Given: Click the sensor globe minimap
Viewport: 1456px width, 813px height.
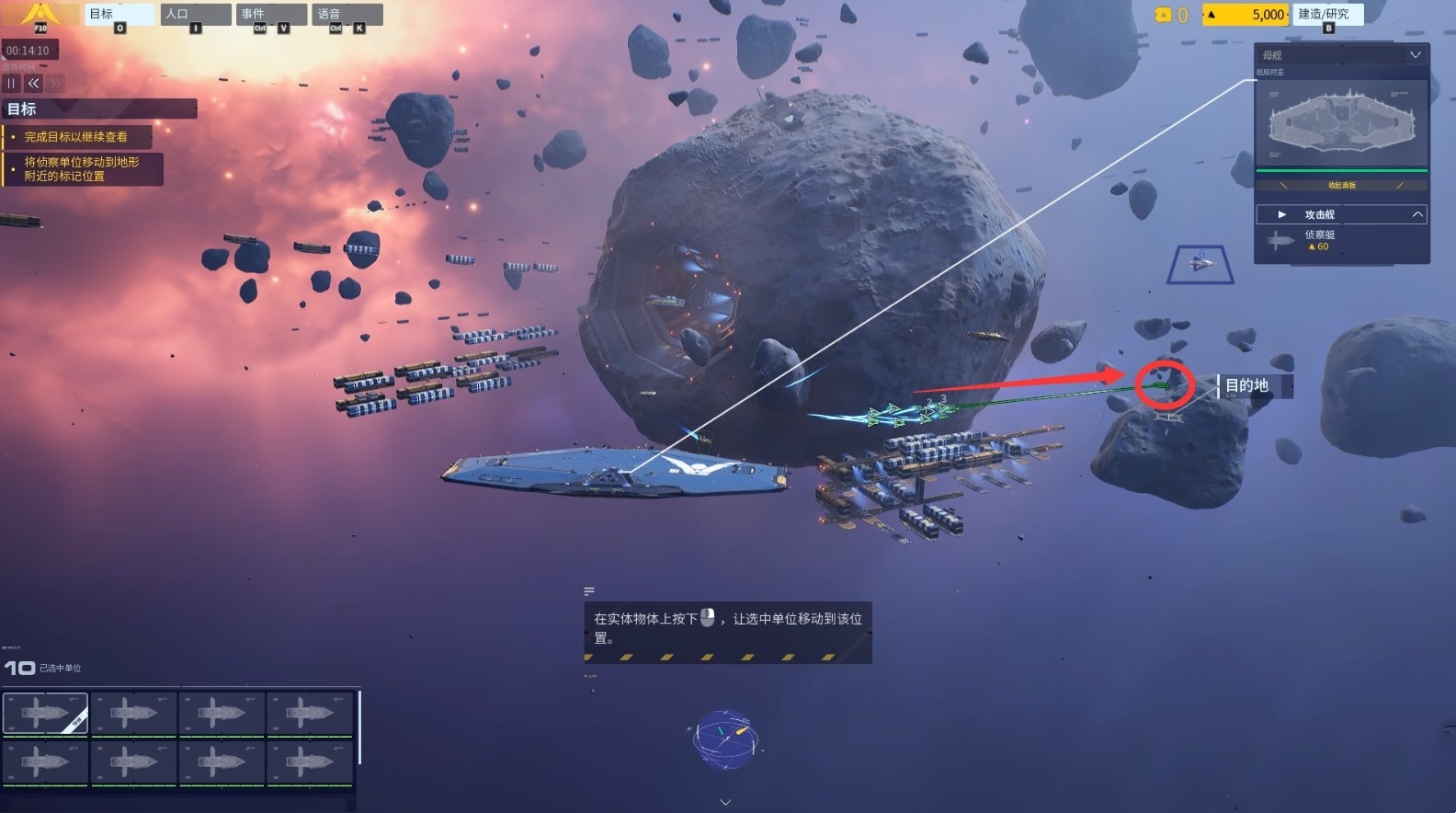Looking at the screenshot, I should tap(724, 739).
